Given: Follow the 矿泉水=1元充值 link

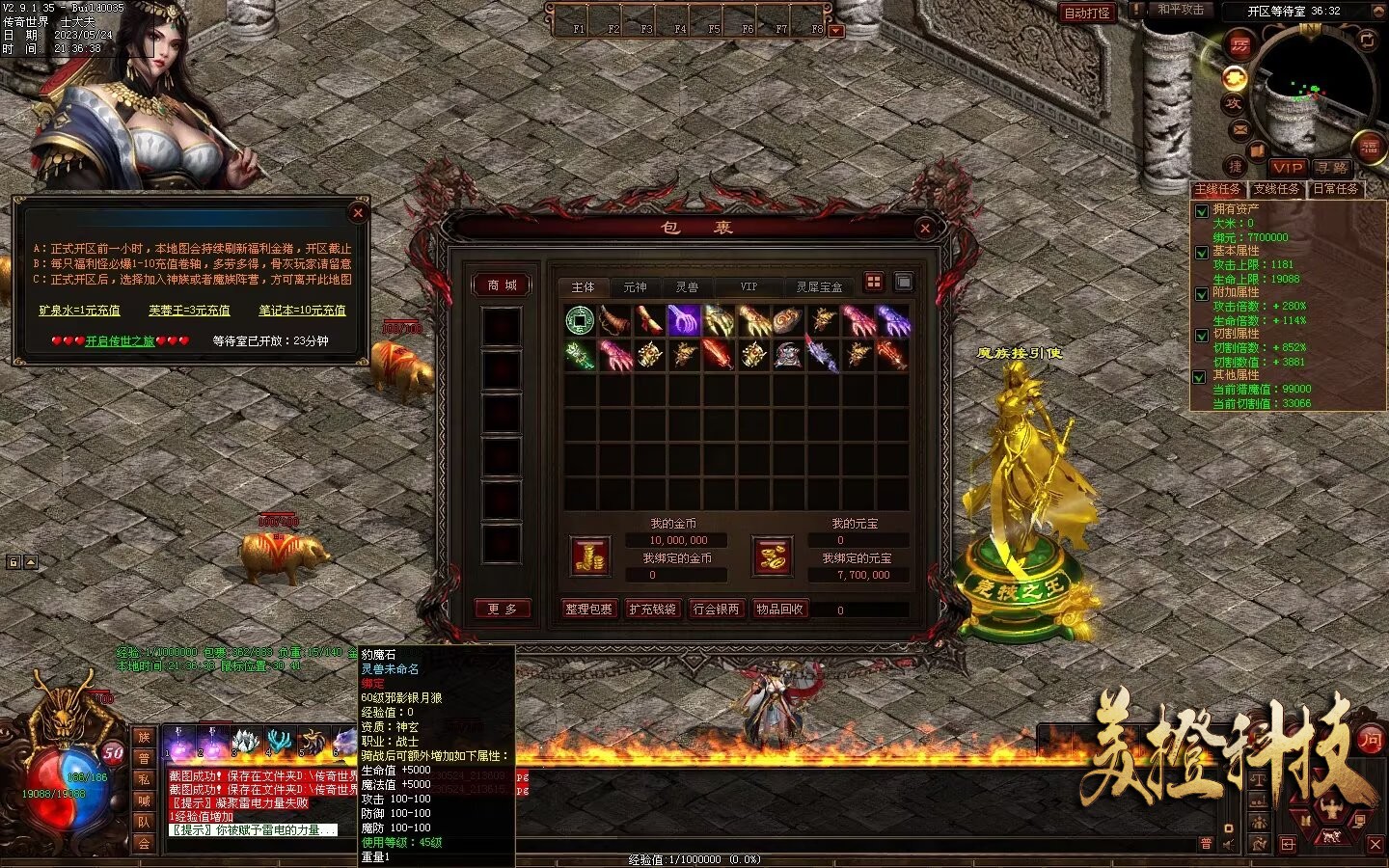Looking at the screenshot, I should pos(79,311).
